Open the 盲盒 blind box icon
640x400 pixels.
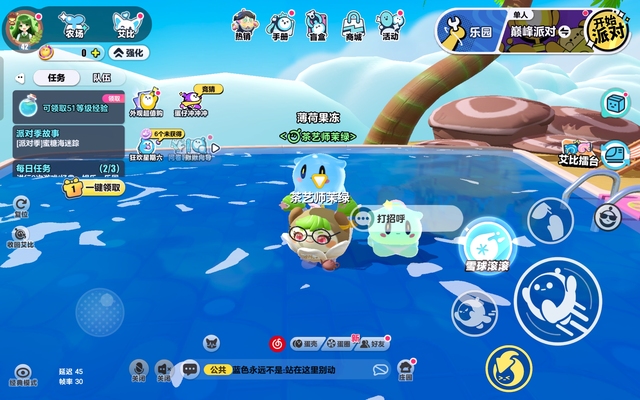point(319,24)
